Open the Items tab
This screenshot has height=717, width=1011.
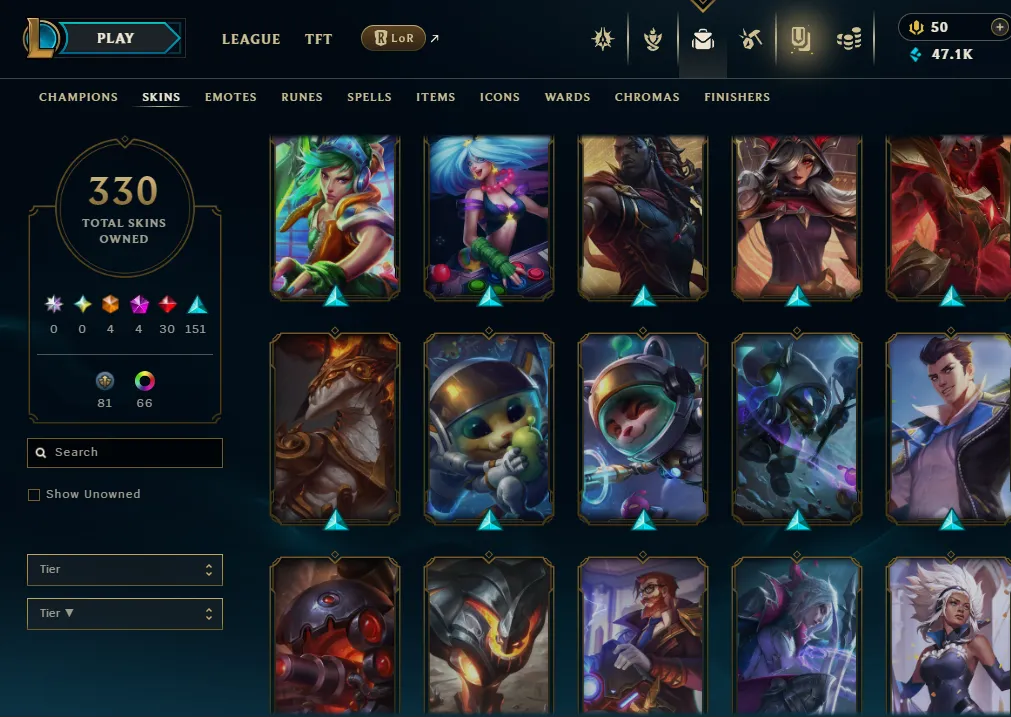pos(435,97)
